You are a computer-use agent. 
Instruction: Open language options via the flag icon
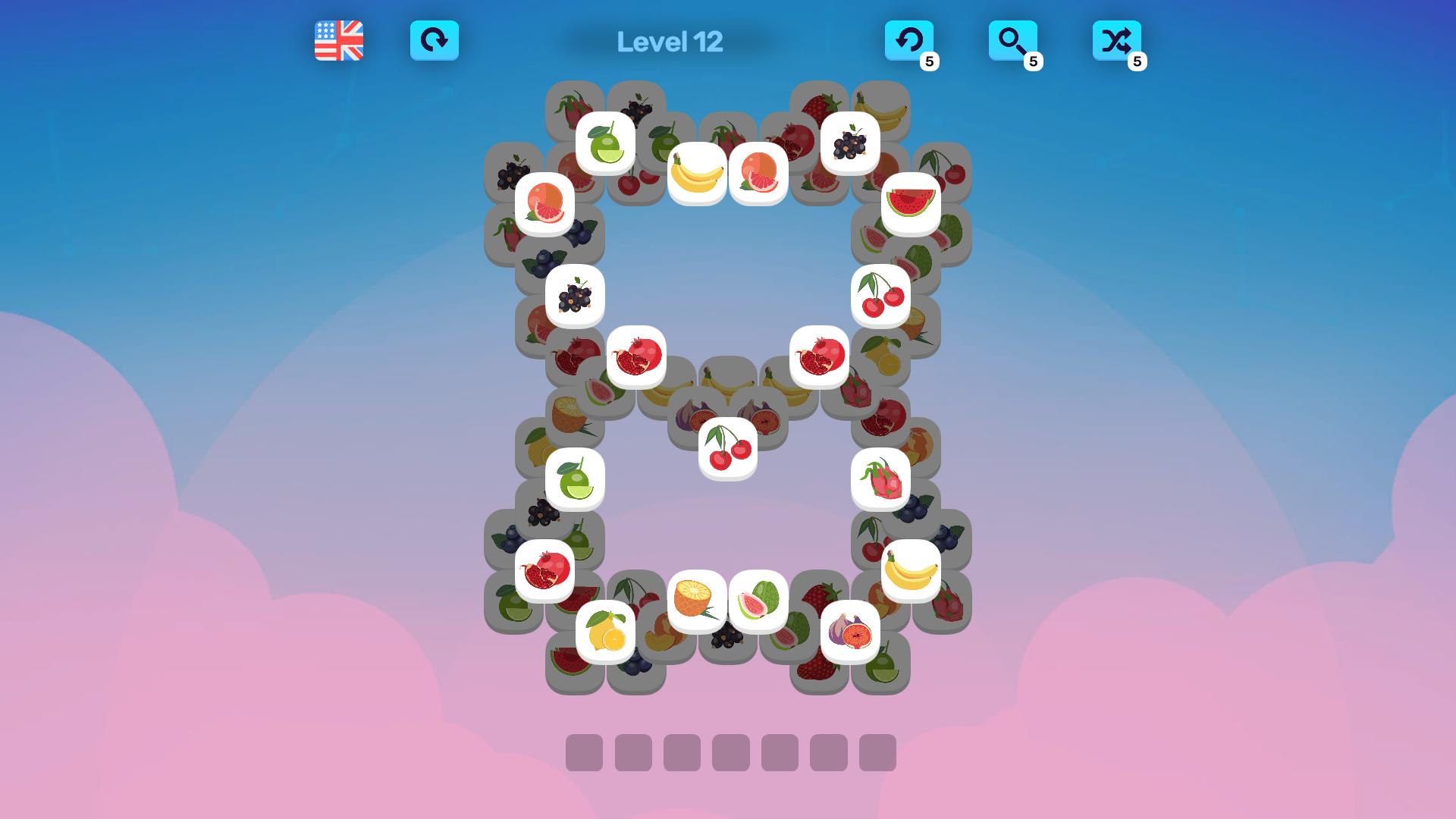point(338,42)
